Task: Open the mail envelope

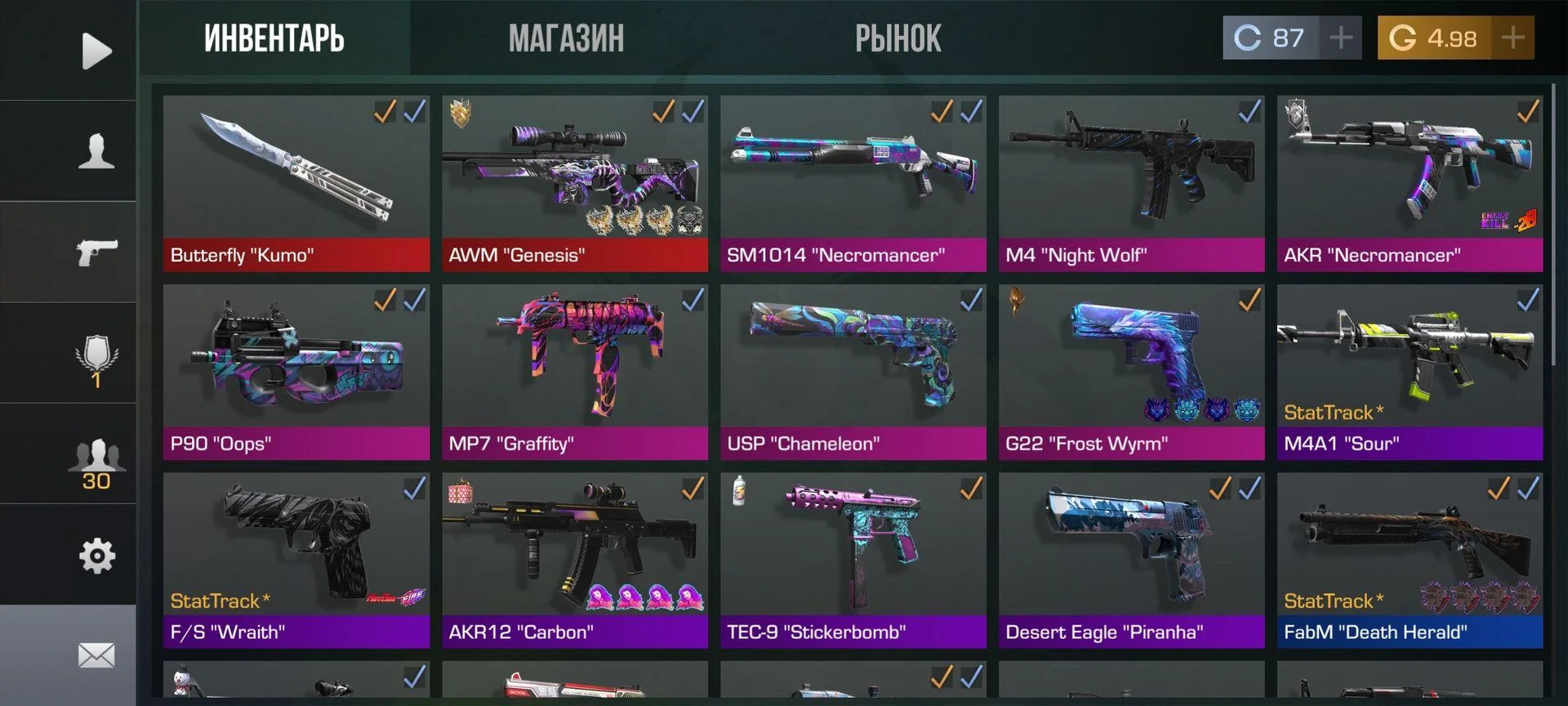Action: click(96, 655)
